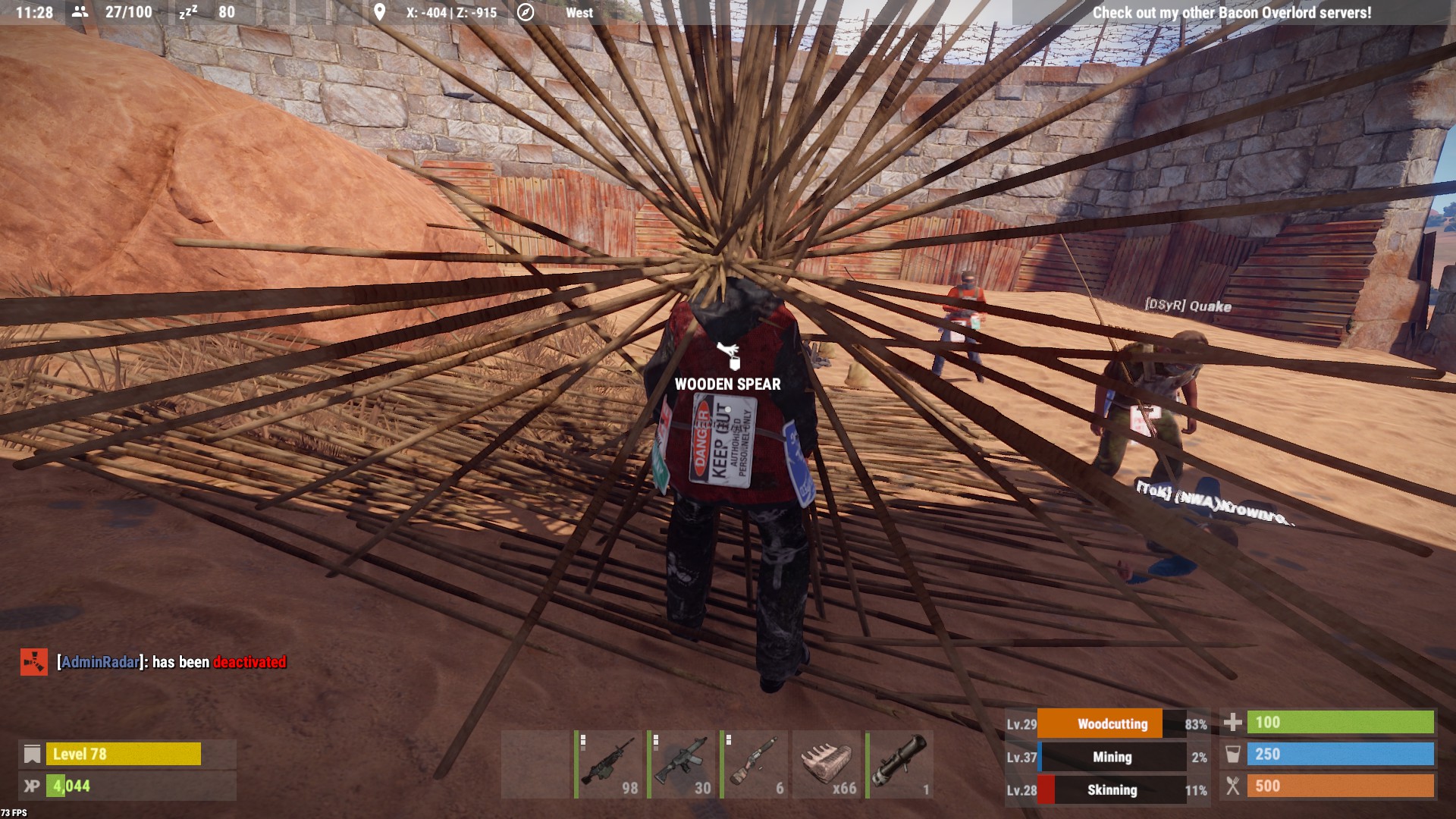Click the Skinning Lv.28 skill bar
This screenshot has height=819, width=1456.
click(1112, 790)
